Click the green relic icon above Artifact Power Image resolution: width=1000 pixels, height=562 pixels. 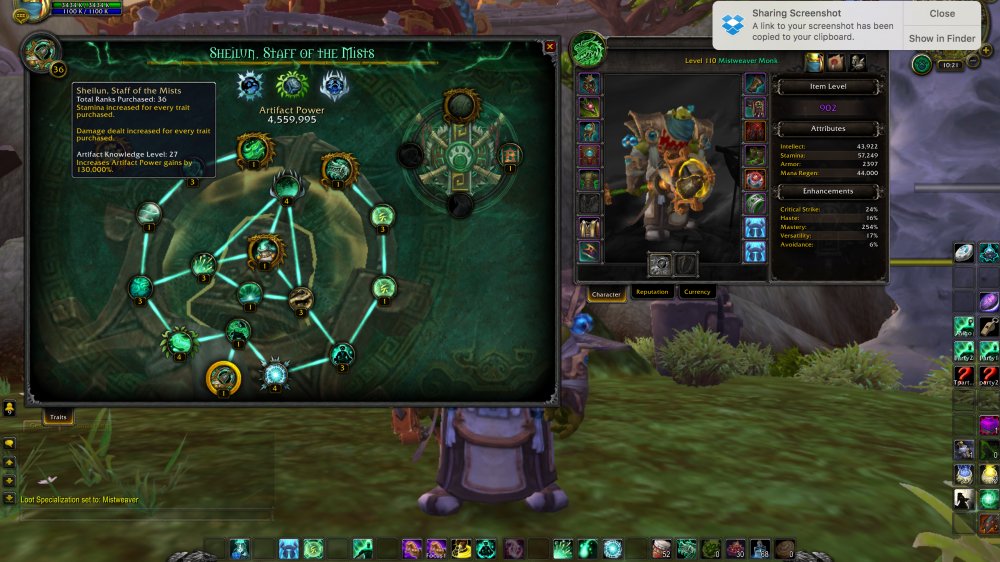pyautogui.click(x=291, y=85)
